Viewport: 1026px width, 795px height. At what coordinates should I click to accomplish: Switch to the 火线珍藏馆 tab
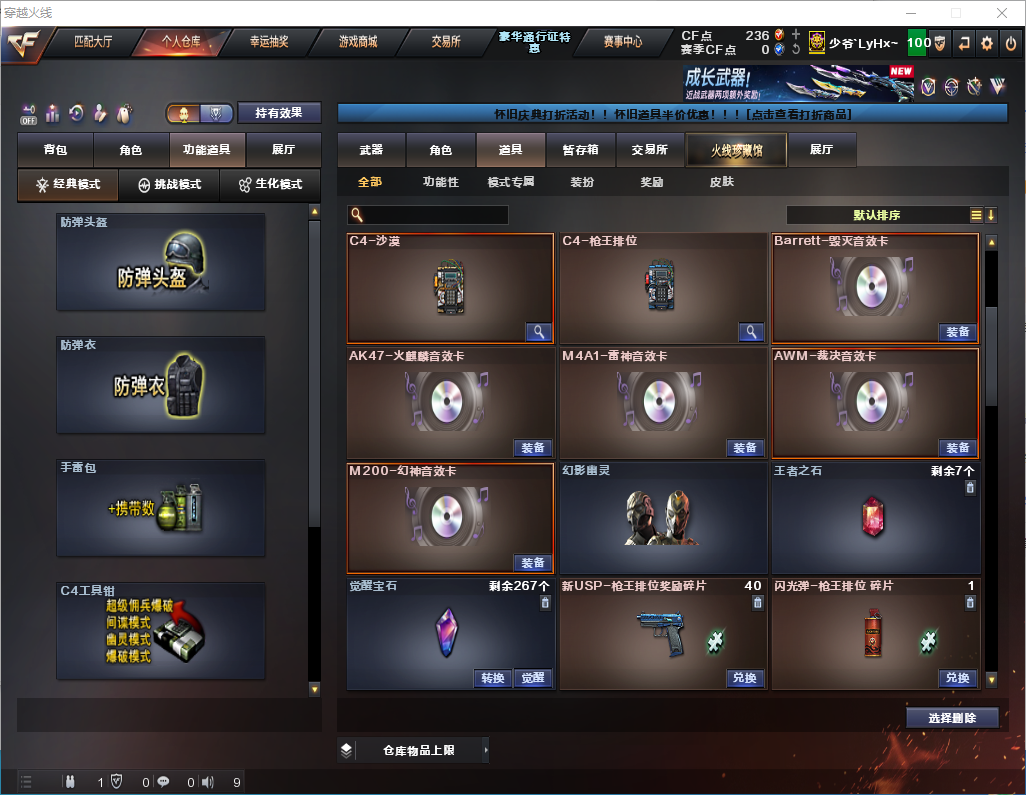736,150
